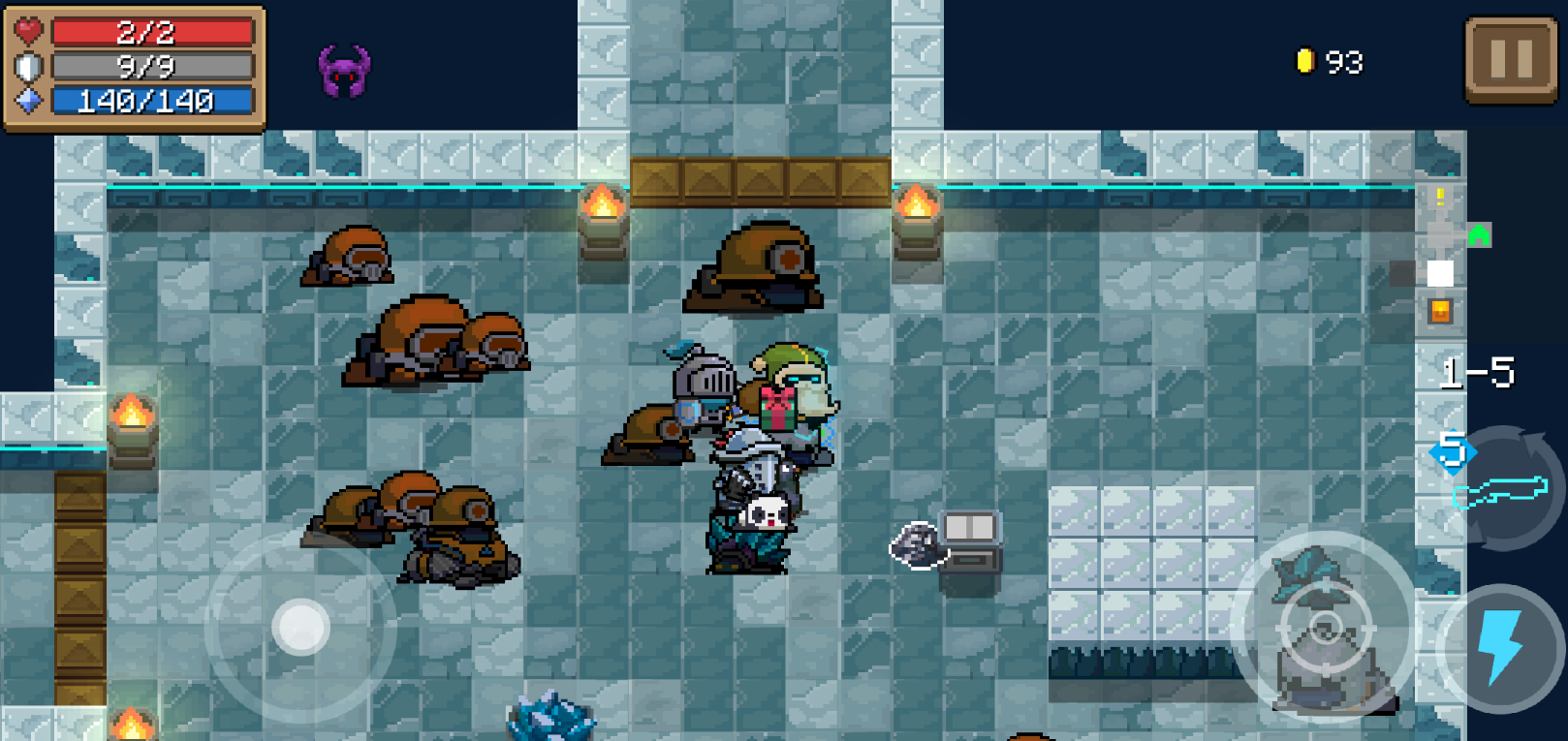Activate the lightning bolt skill button
The image size is (1568, 741).
1499,645
